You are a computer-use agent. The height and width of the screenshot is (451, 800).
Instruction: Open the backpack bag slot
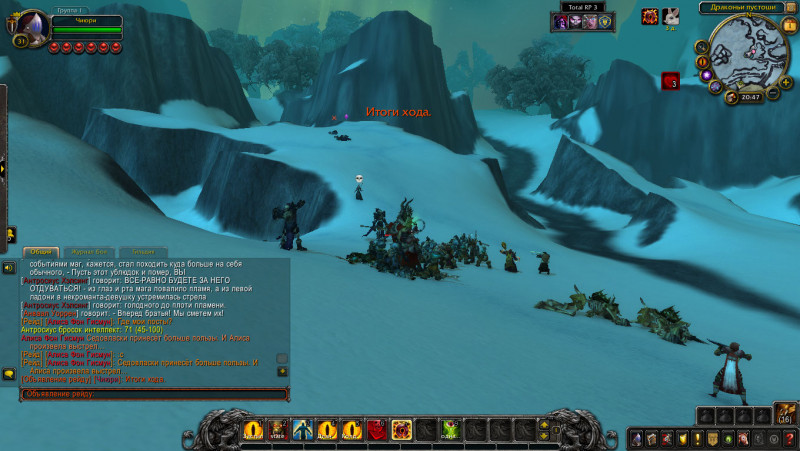[784, 416]
